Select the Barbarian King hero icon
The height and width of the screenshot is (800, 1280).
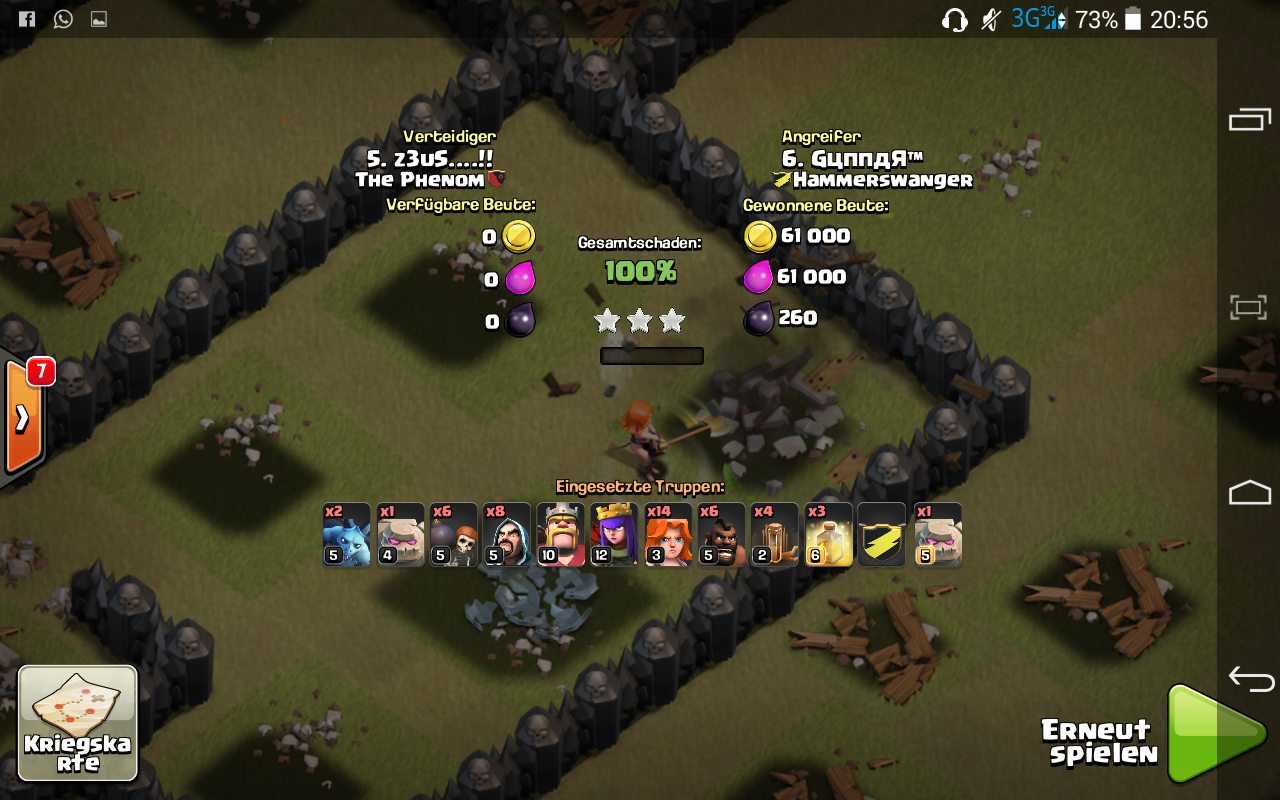click(561, 535)
